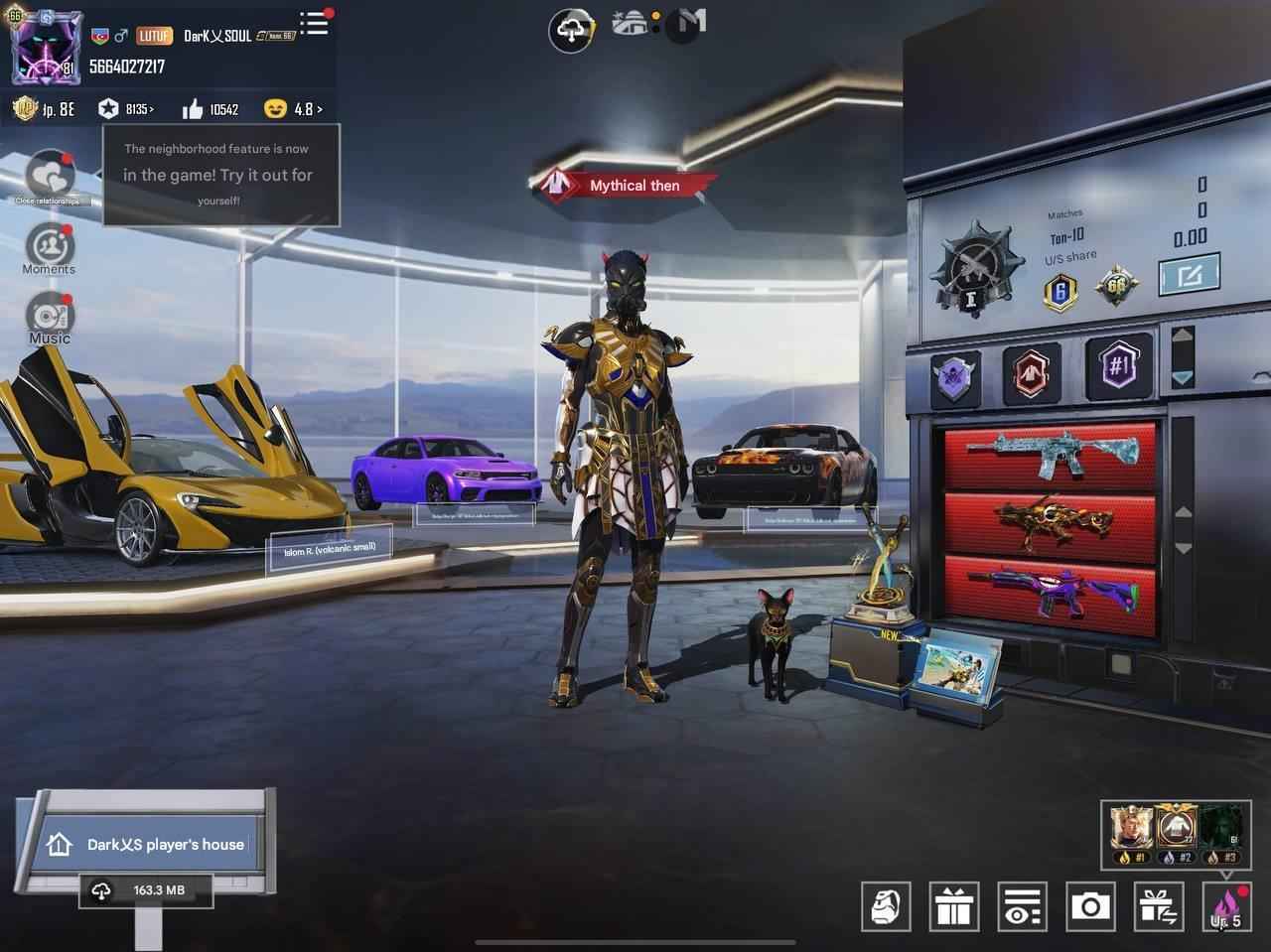The height and width of the screenshot is (952, 1271).
Task: Click the gift box icon in bottom toolbar
Action: 955,905
